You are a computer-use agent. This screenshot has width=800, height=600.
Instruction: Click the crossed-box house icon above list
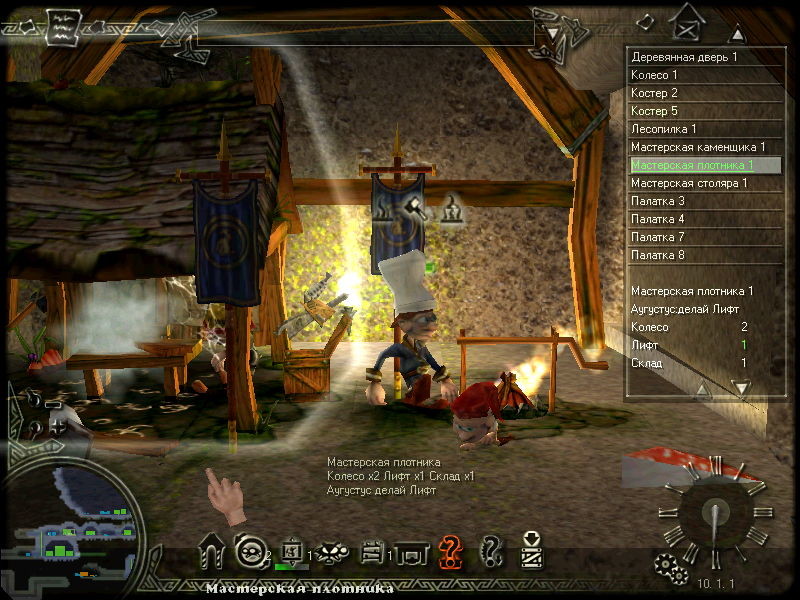click(686, 19)
